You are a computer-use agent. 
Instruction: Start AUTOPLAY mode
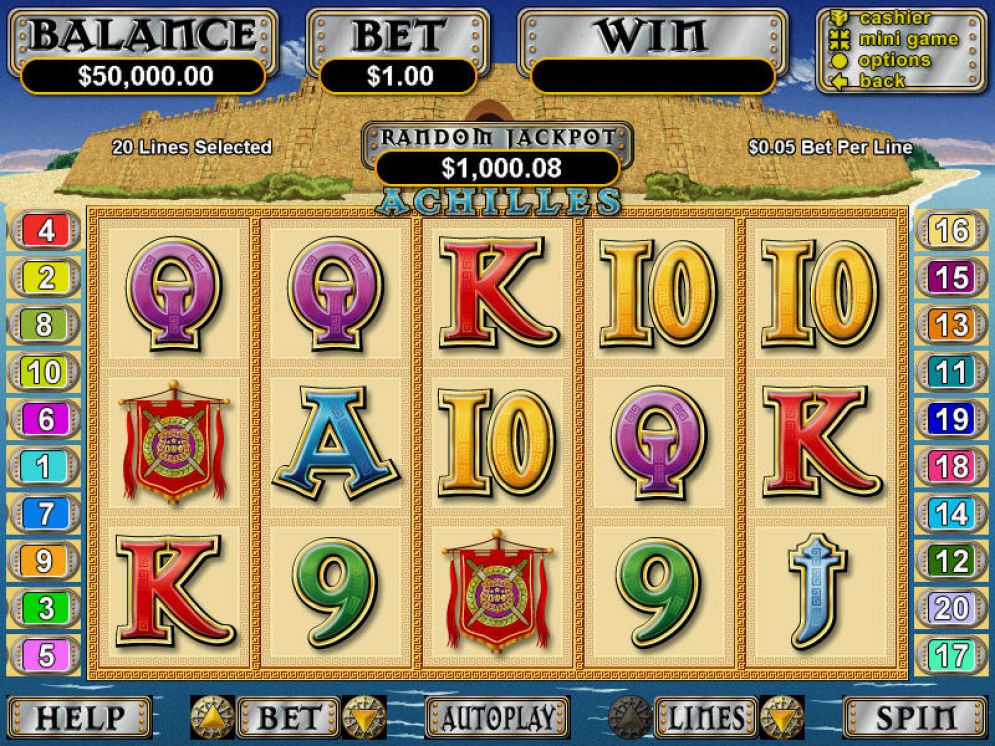coord(497,717)
